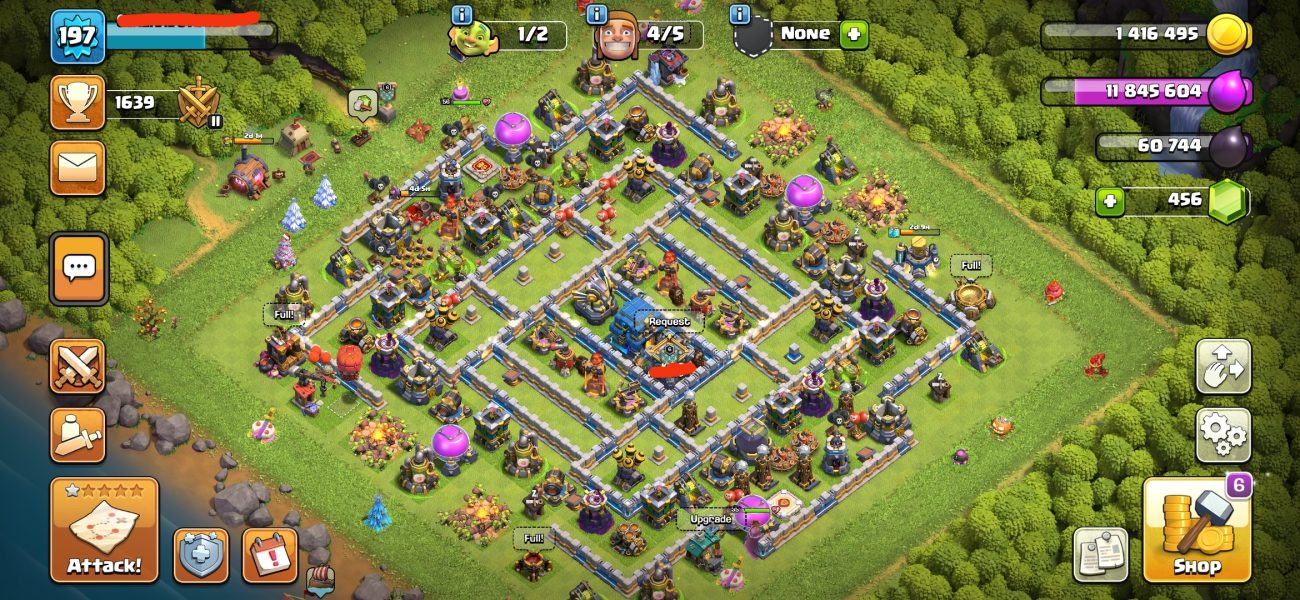Tap the green plus beside None
The image size is (1300, 600).
853,34
